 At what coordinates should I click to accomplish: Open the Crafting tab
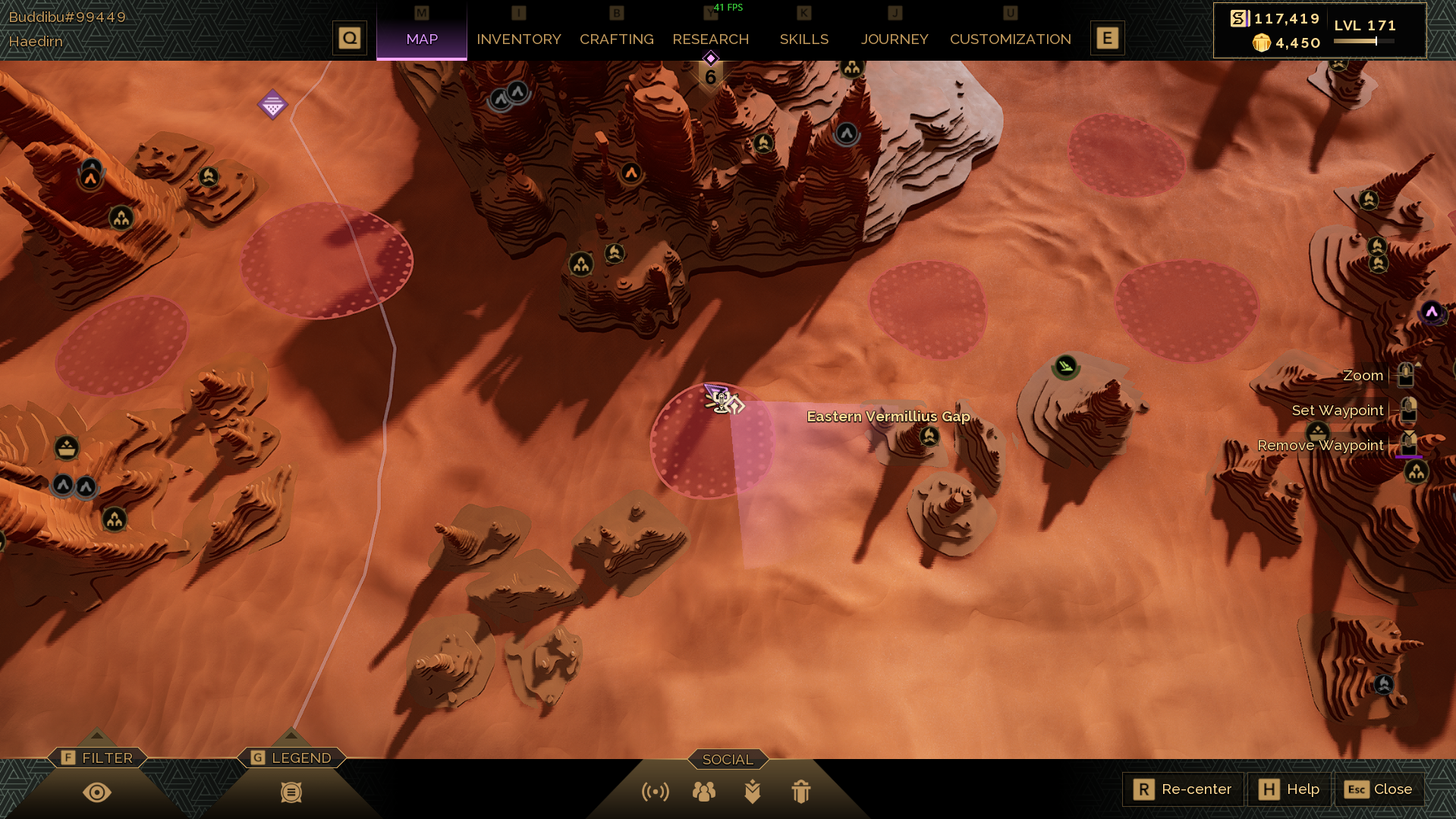pyautogui.click(x=616, y=39)
